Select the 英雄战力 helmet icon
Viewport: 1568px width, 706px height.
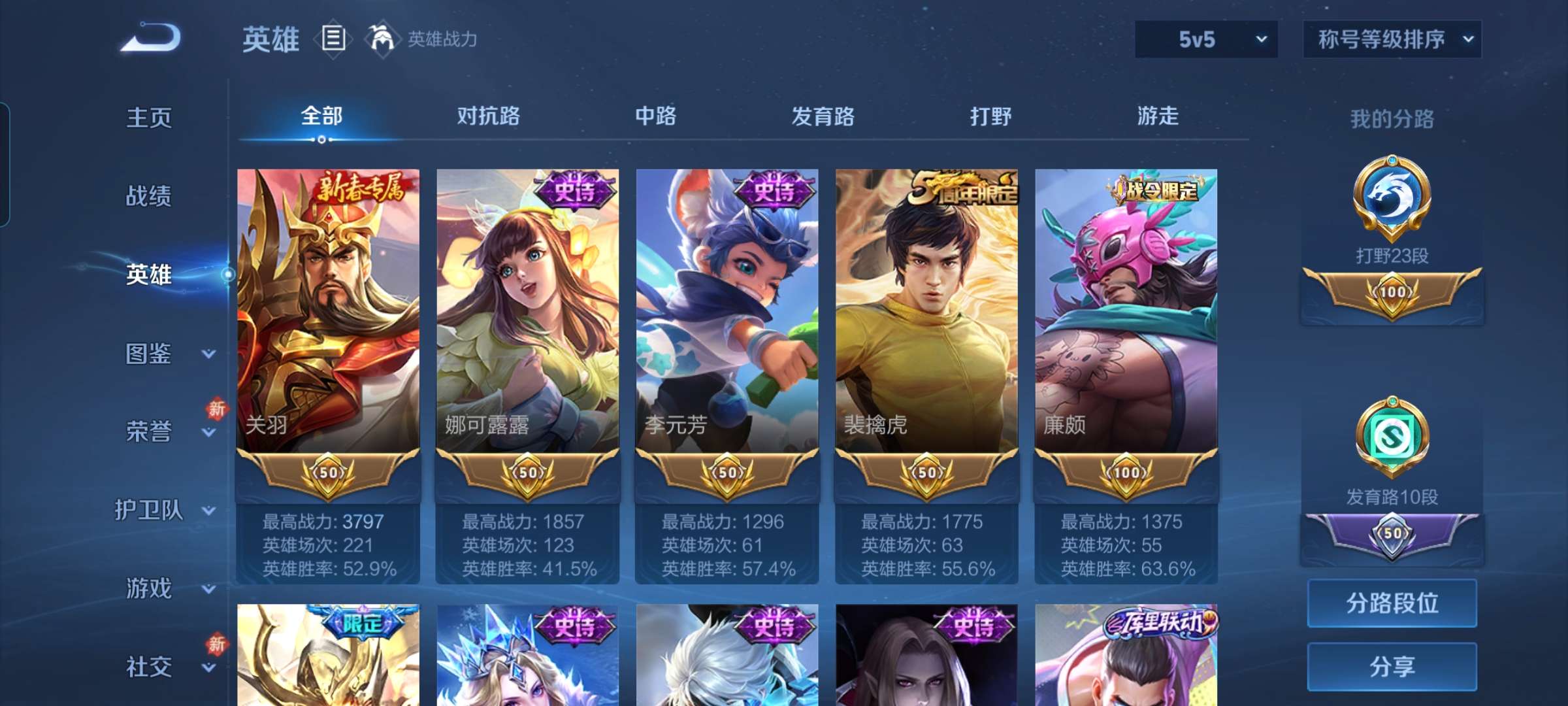[381, 38]
